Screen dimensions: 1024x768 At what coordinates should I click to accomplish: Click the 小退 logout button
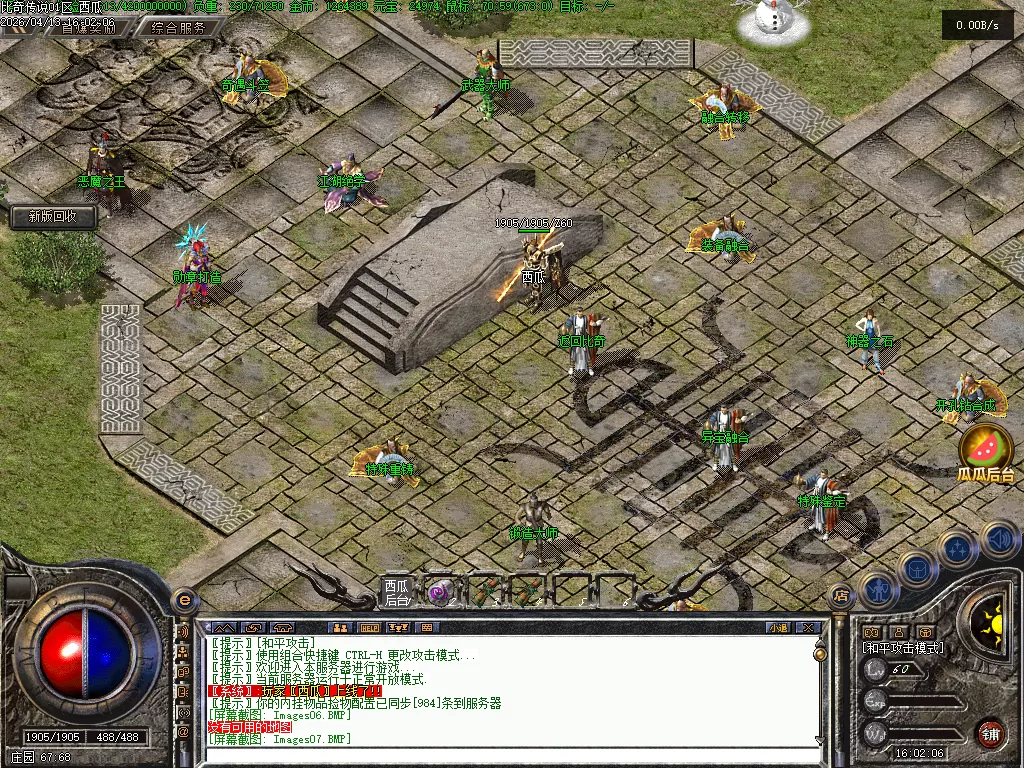[x=777, y=628]
